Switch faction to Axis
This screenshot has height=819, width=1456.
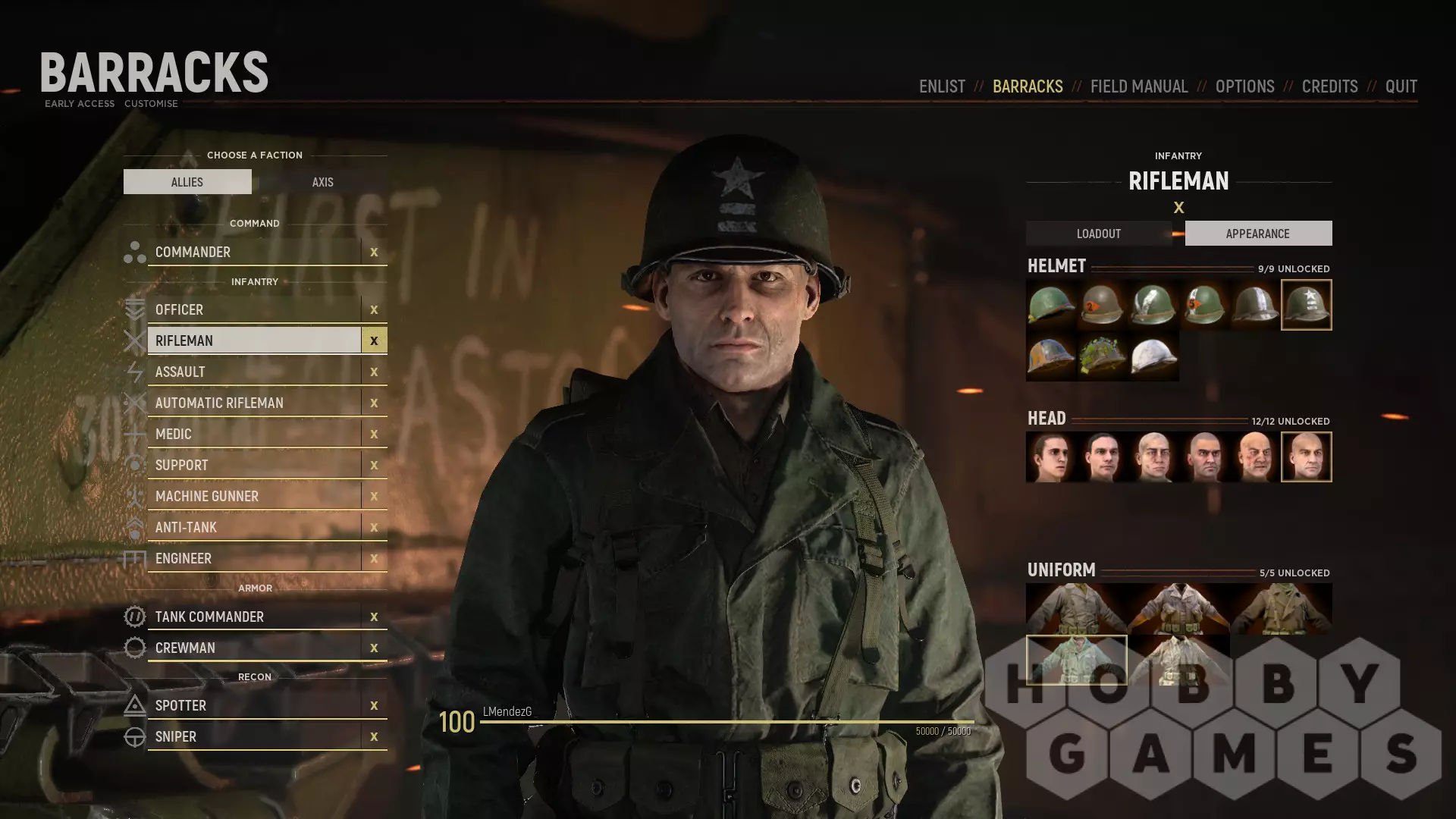[x=322, y=182]
